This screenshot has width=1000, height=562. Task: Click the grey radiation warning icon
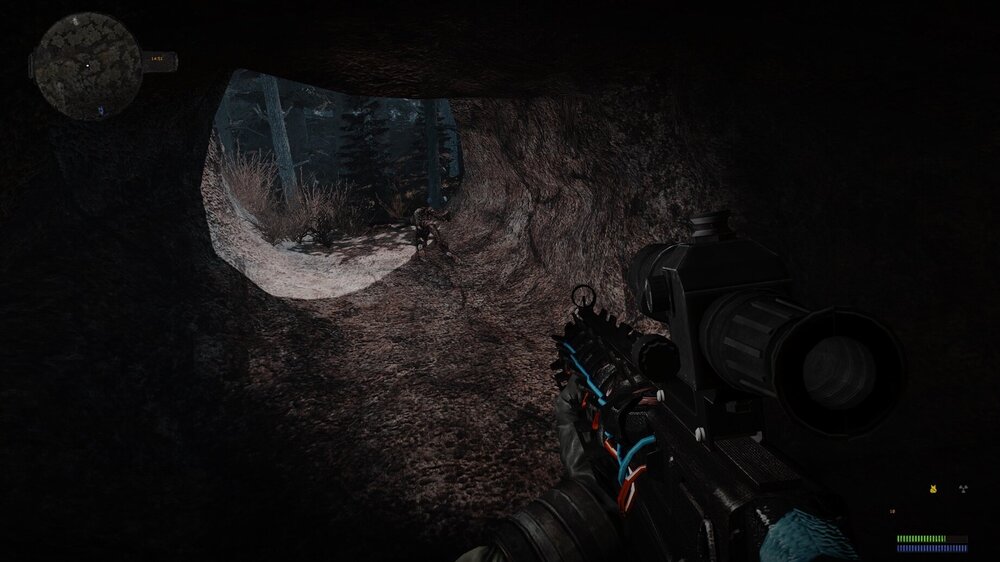point(963,490)
